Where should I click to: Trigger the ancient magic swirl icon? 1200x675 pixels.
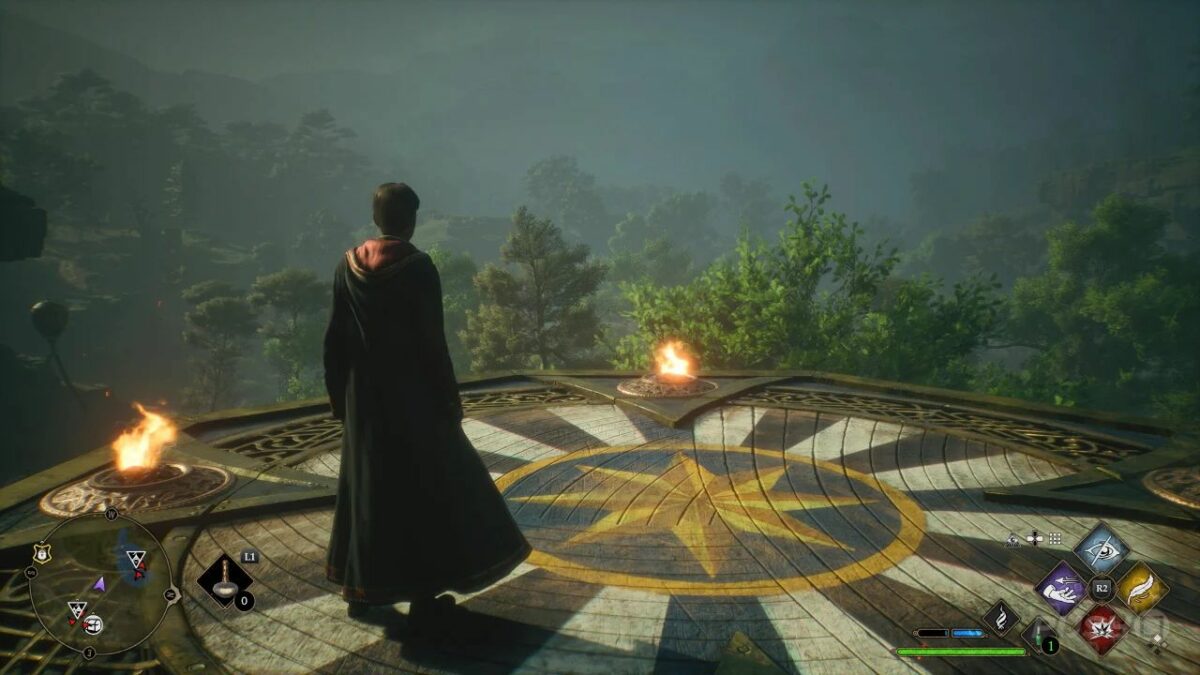pos(1000,617)
